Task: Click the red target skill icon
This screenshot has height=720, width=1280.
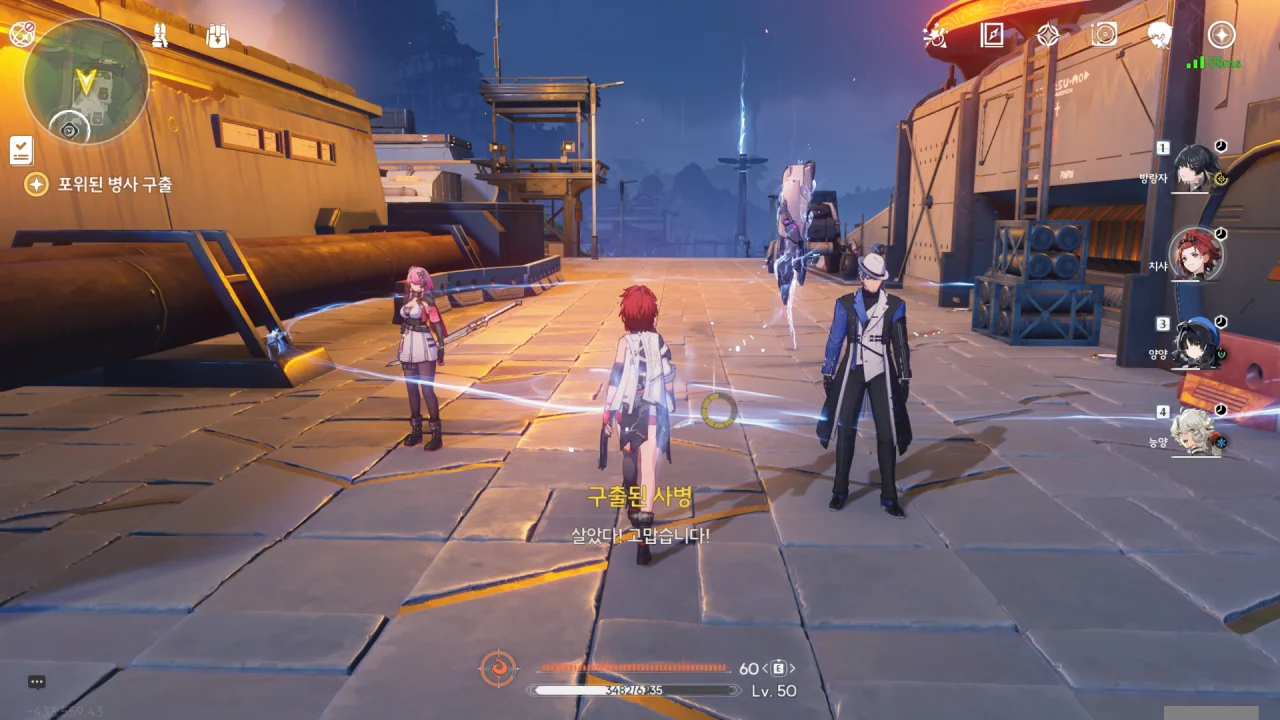Action: (x=498, y=668)
